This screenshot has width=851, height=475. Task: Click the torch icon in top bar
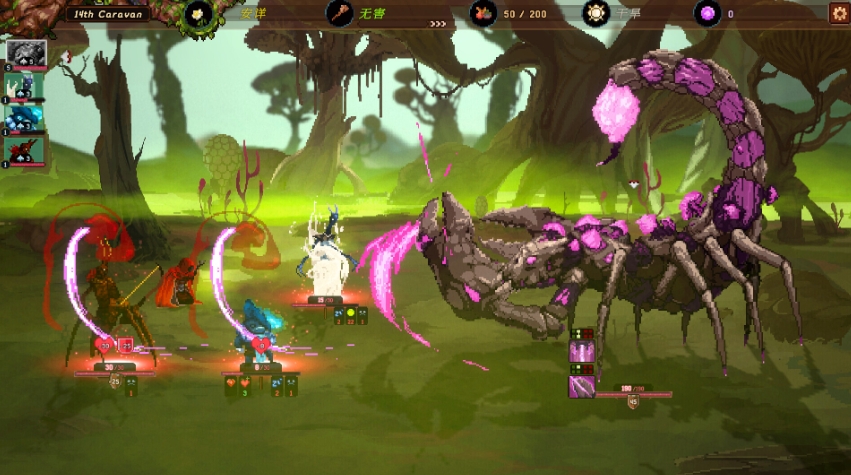340,14
